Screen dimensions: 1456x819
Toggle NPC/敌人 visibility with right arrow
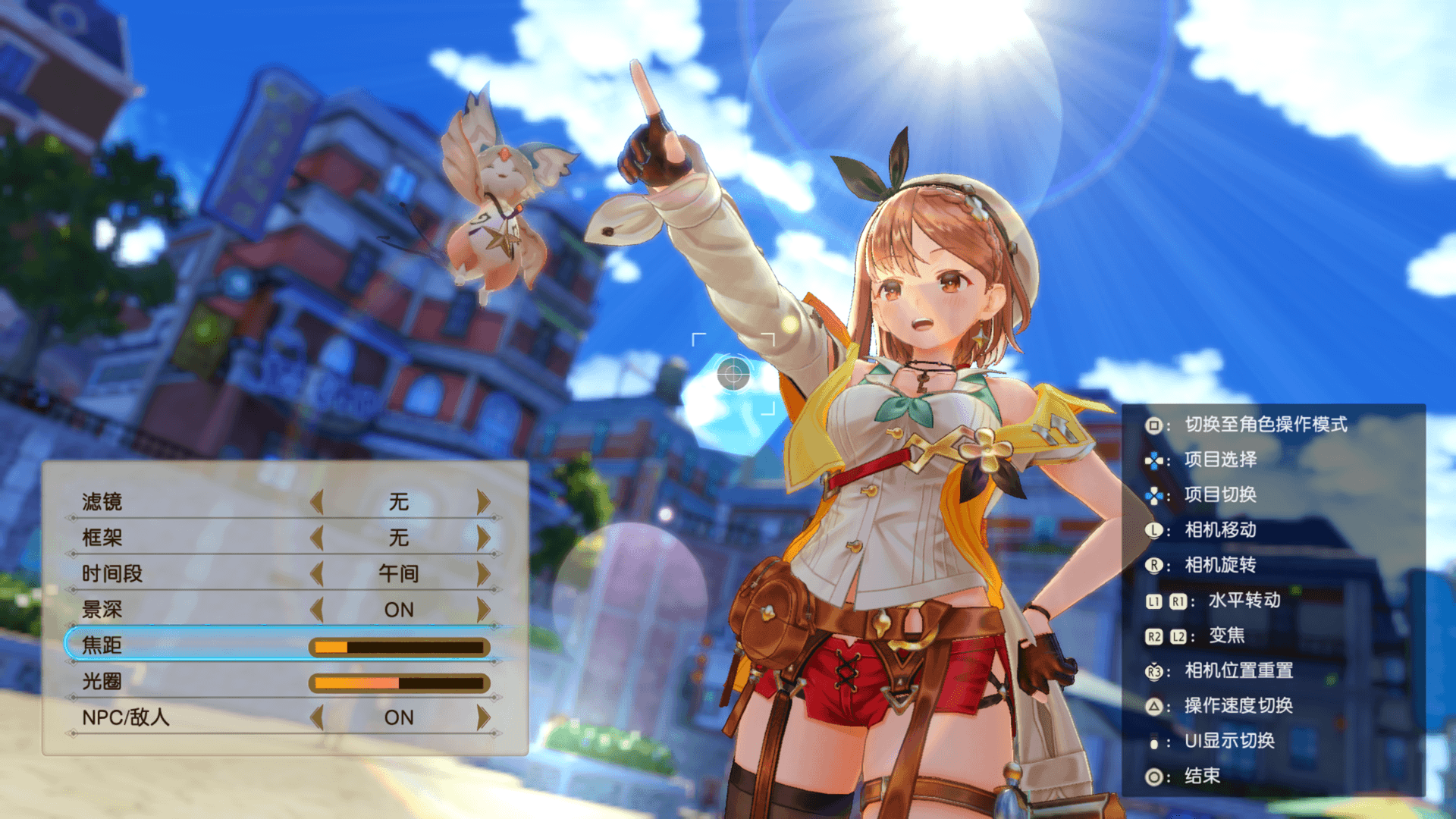tap(483, 717)
